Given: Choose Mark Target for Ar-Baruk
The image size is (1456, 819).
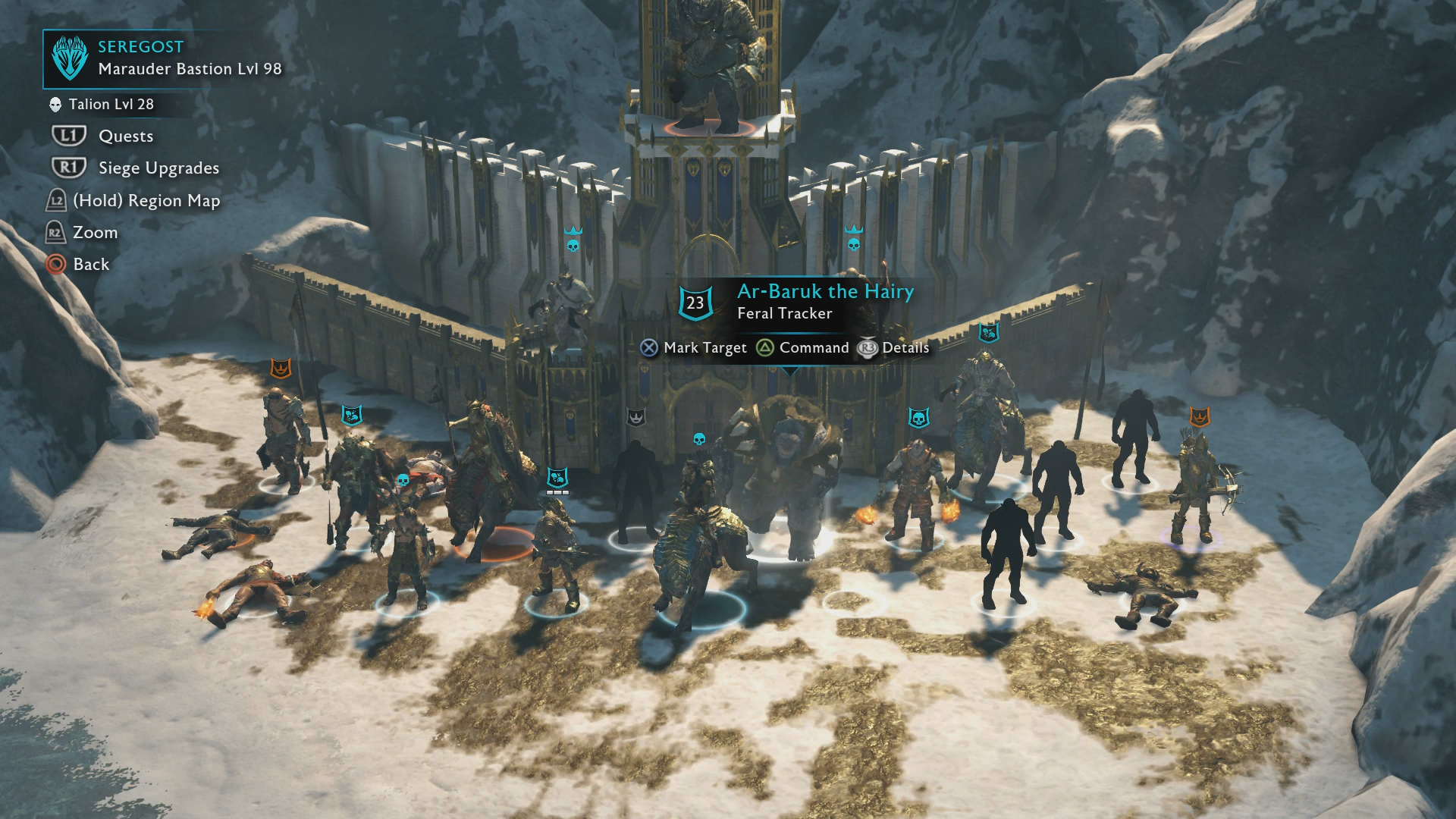Looking at the screenshot, I should 704,348.
